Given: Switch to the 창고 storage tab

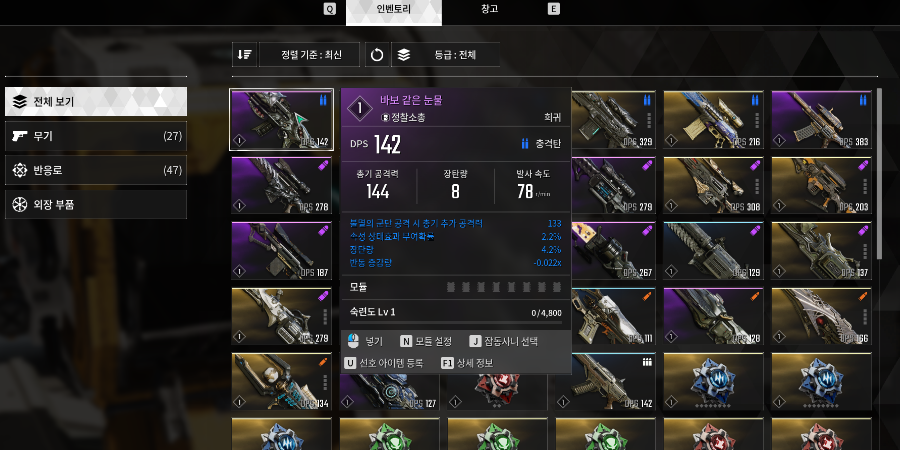Looking at the screenshot, I should point(489,9).
